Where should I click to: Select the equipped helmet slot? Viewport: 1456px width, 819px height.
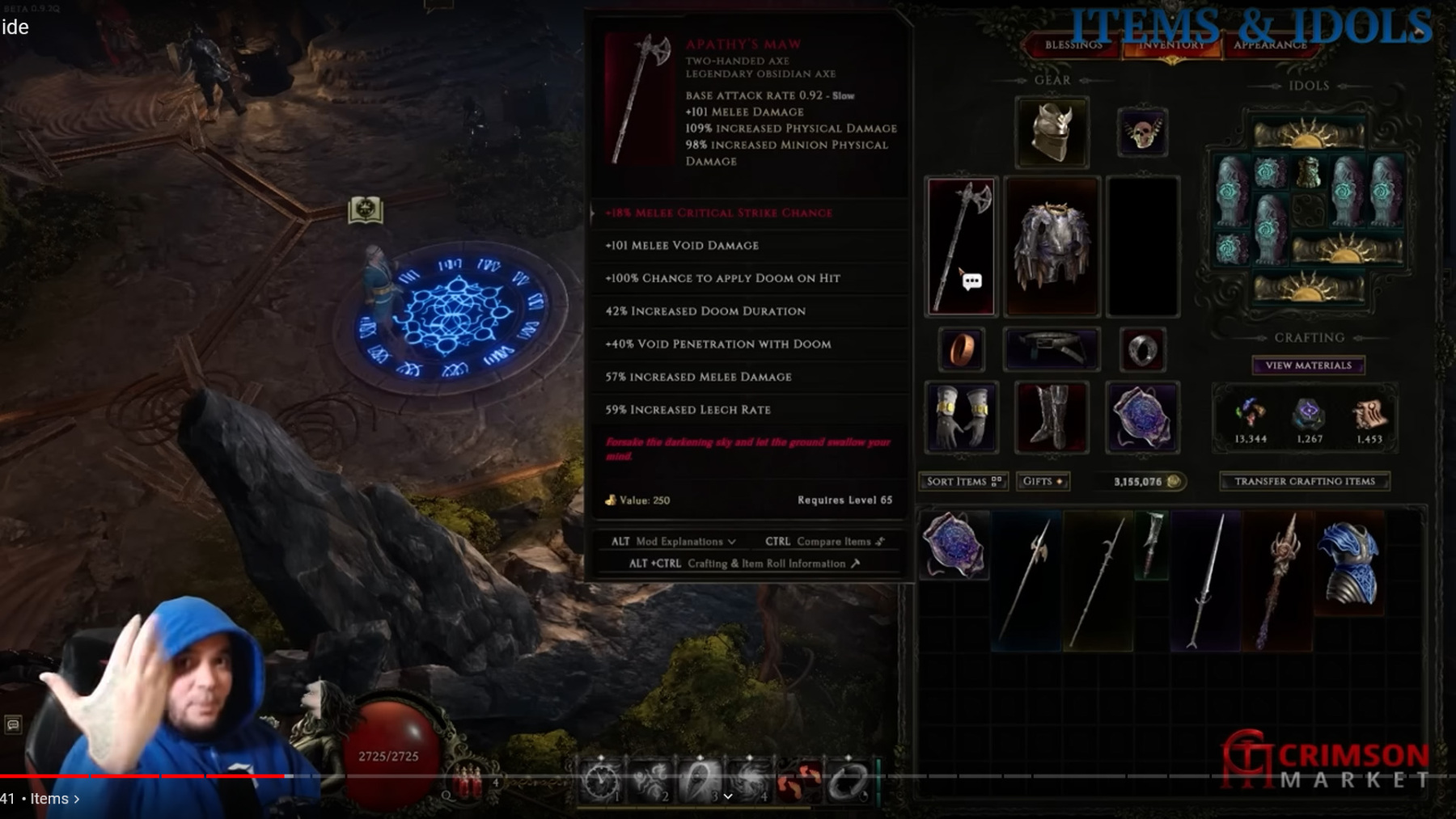click(1052, 131)
